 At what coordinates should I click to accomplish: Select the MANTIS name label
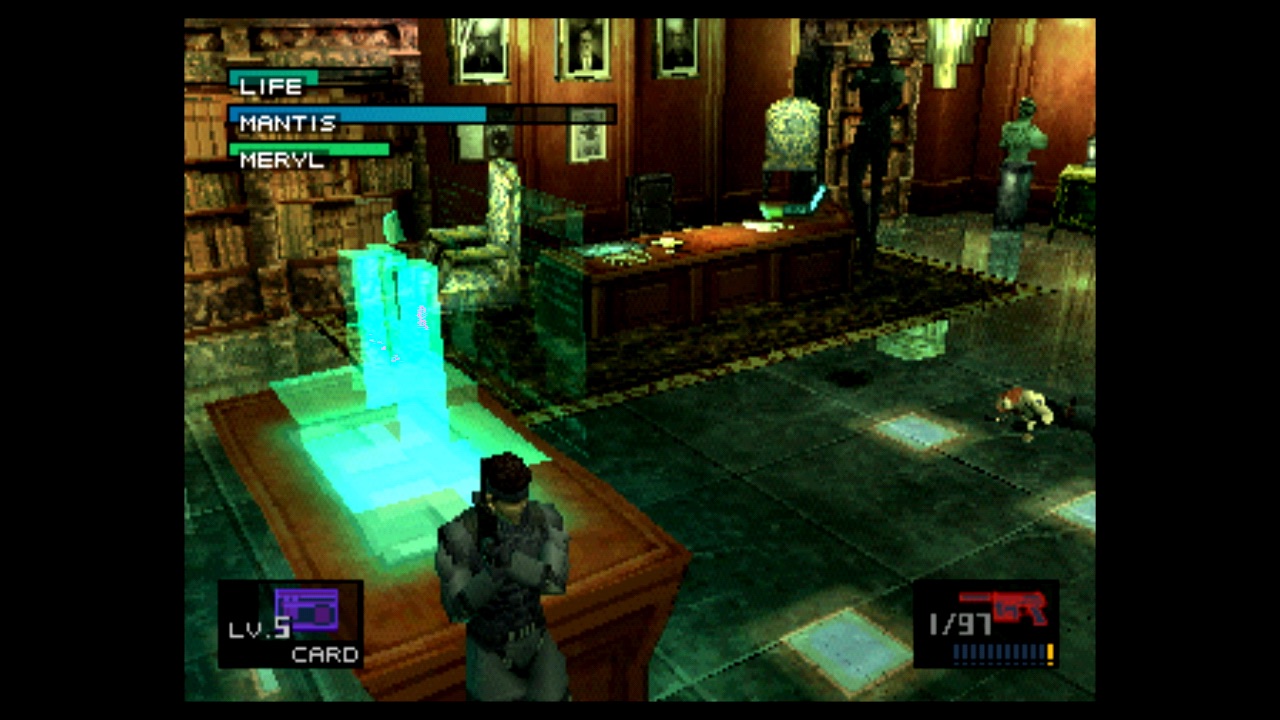tap(287, 122)
